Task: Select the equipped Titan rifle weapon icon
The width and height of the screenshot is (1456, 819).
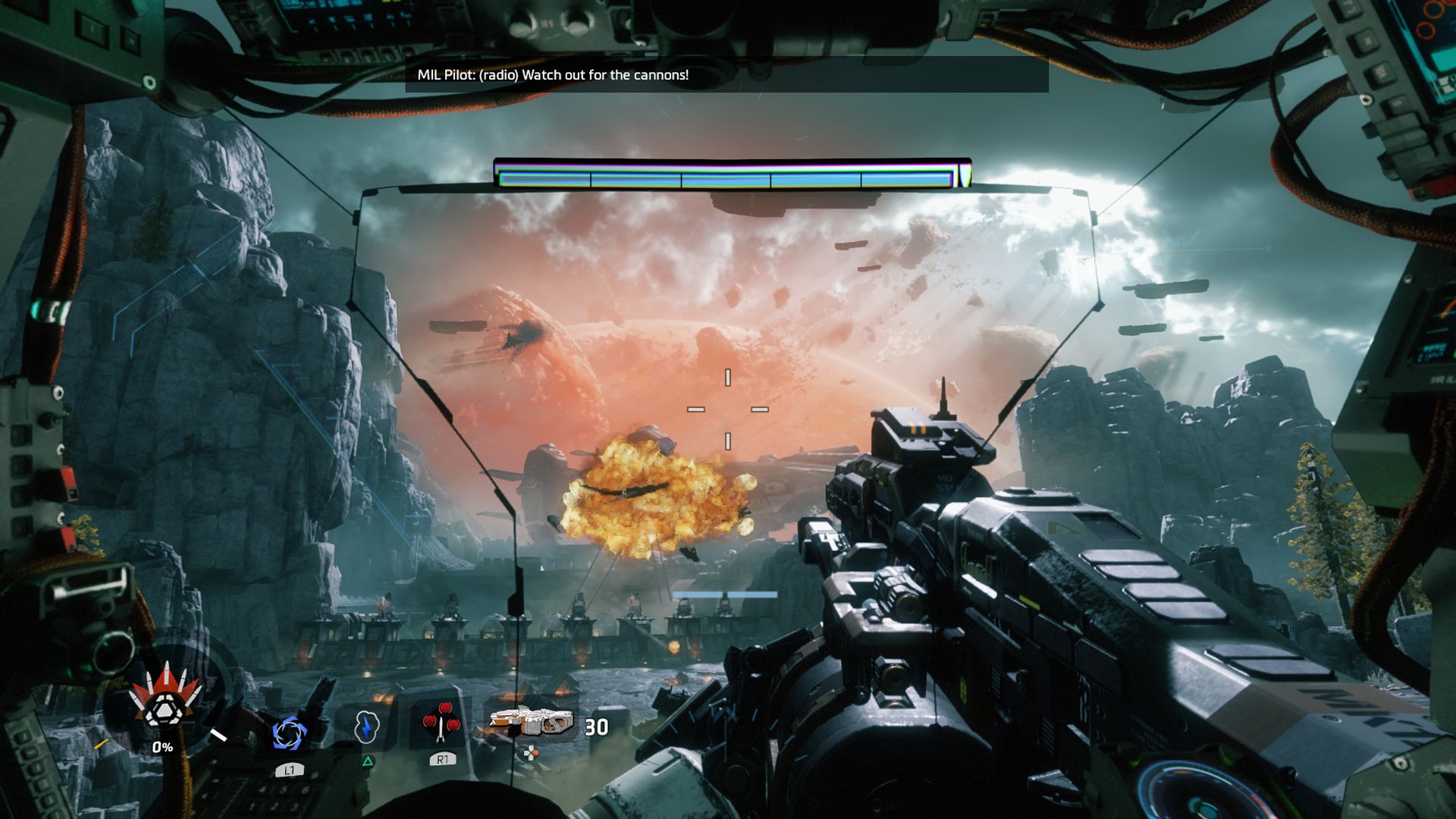Action: pos(531,721)
